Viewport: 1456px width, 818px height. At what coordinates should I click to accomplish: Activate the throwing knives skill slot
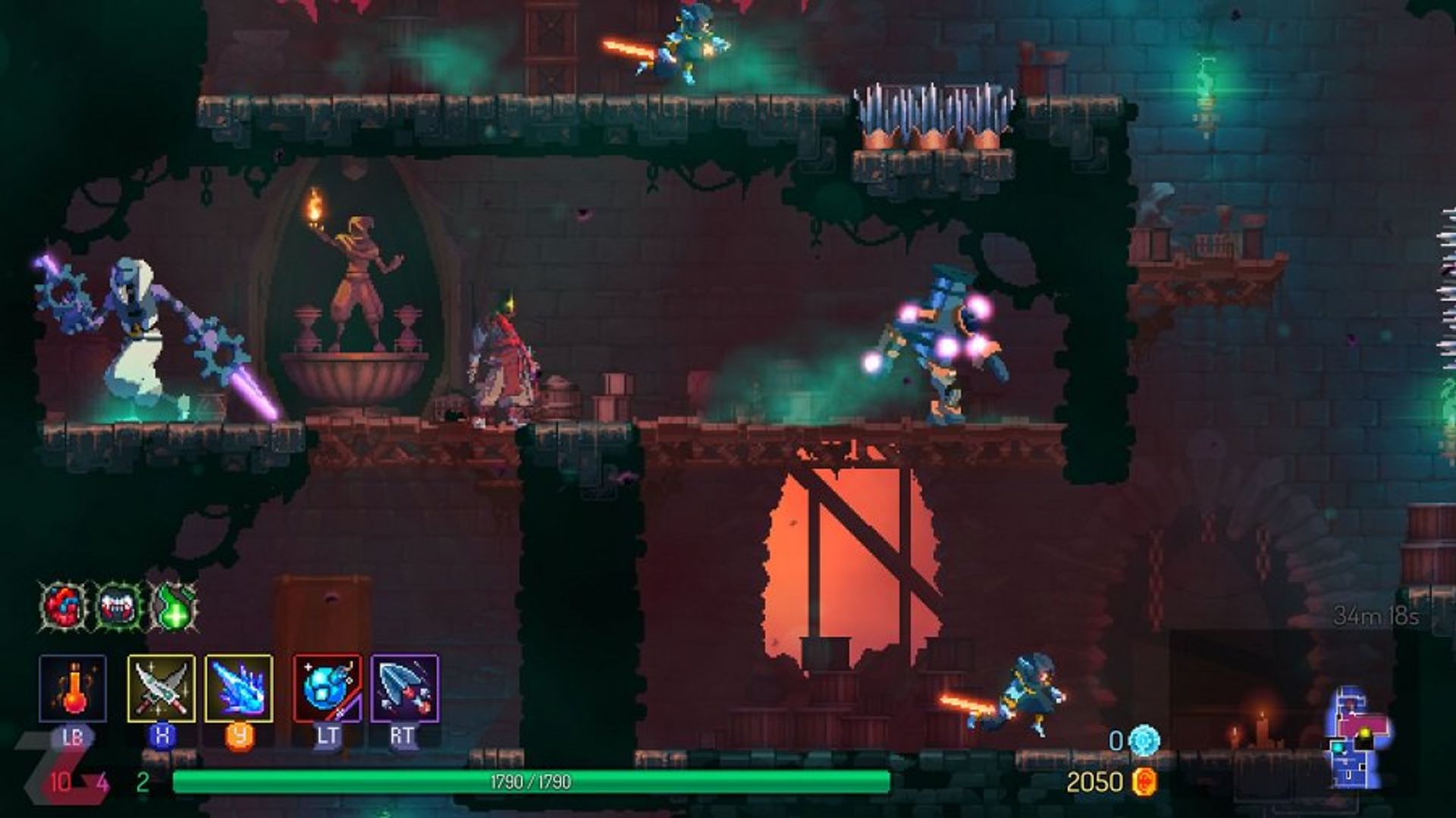coord(404,688)
